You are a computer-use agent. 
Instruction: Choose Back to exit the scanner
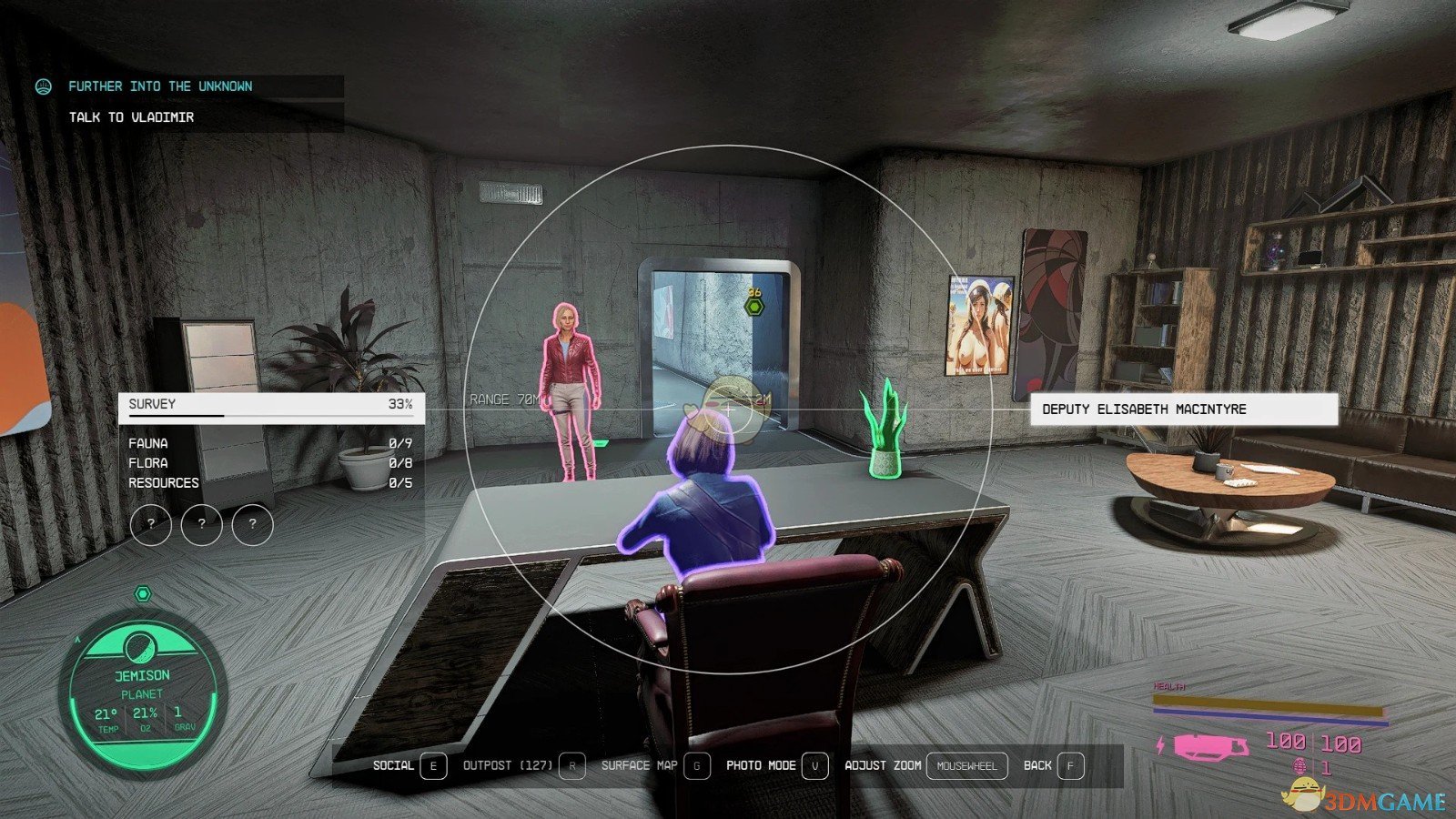click(x=1053, y=766)
